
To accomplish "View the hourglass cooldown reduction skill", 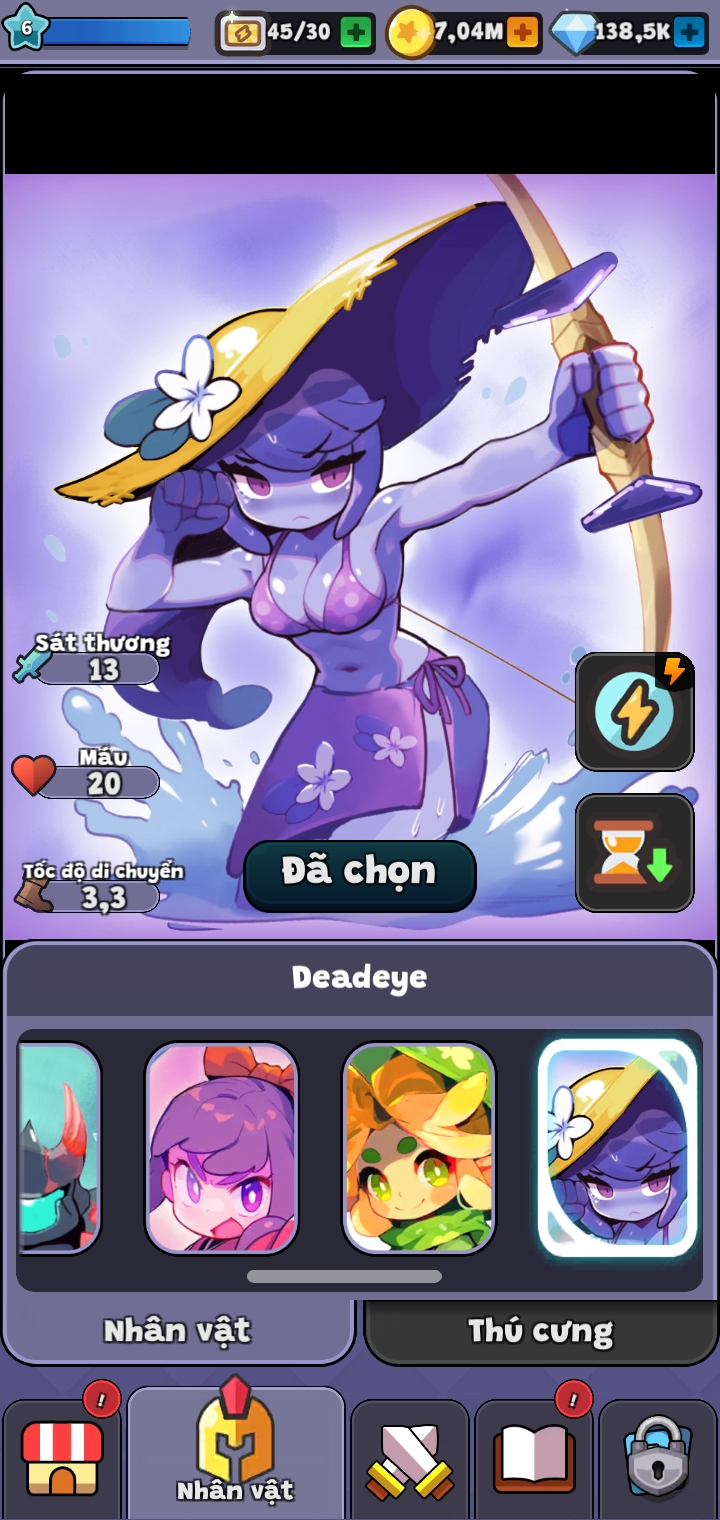I will pos(634,853).
